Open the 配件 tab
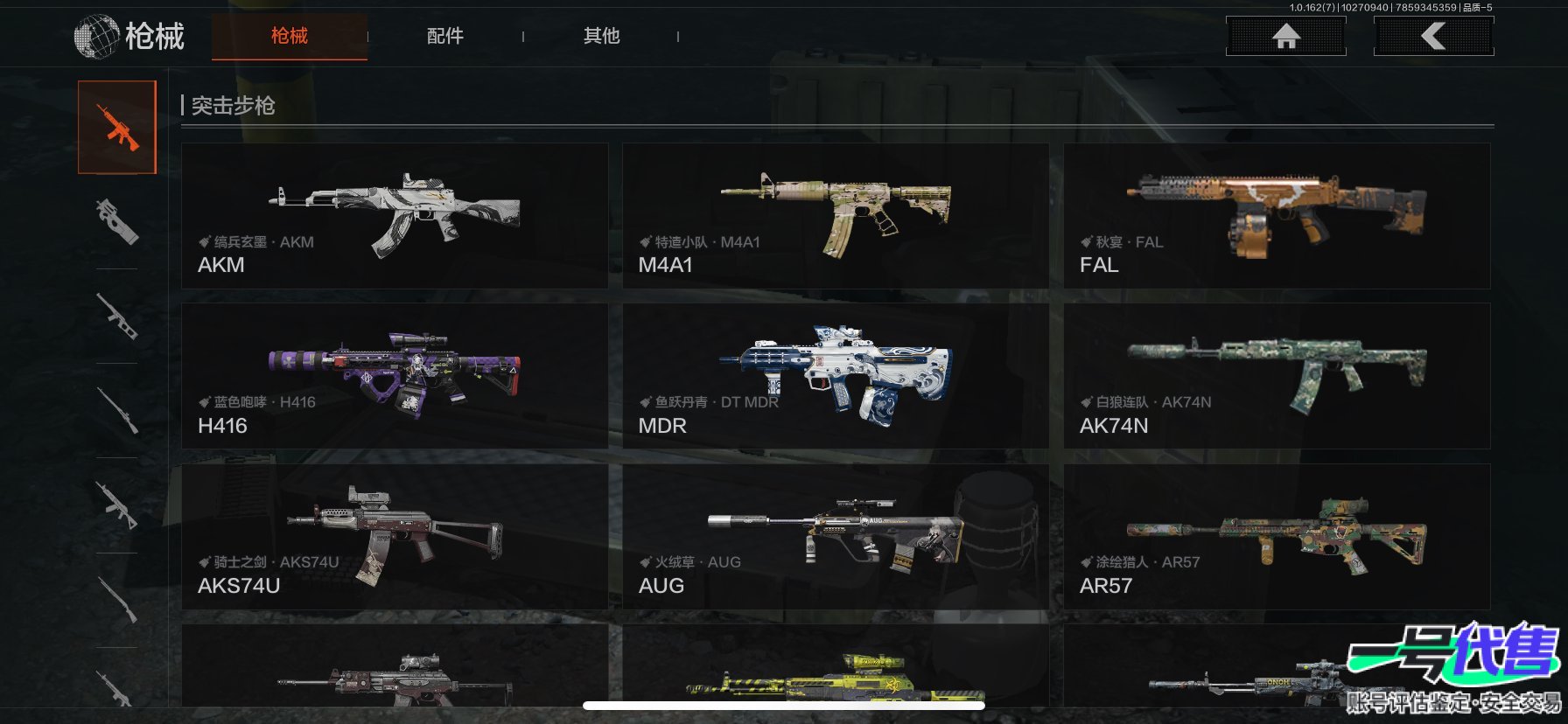The width and height of the screenshot is (1568, 724). 444,36
